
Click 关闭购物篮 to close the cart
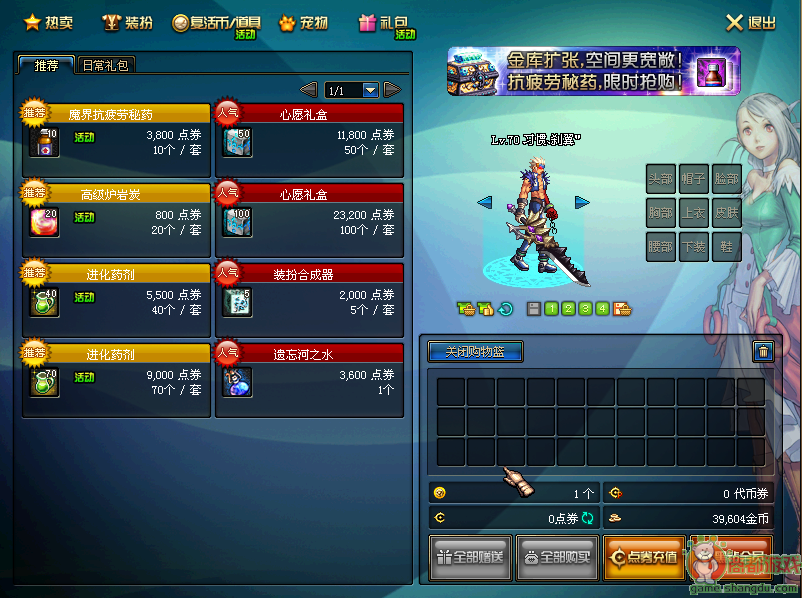(x=476, y=352)
